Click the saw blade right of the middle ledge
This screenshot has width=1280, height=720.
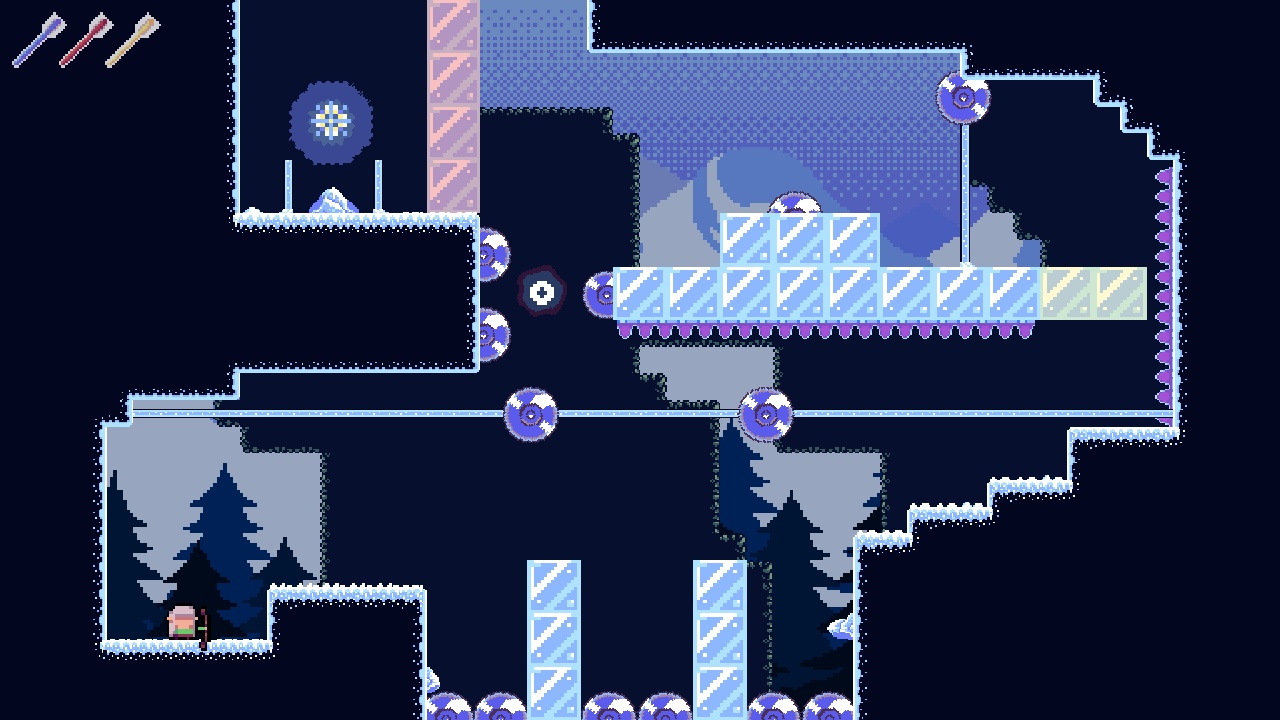764,412
